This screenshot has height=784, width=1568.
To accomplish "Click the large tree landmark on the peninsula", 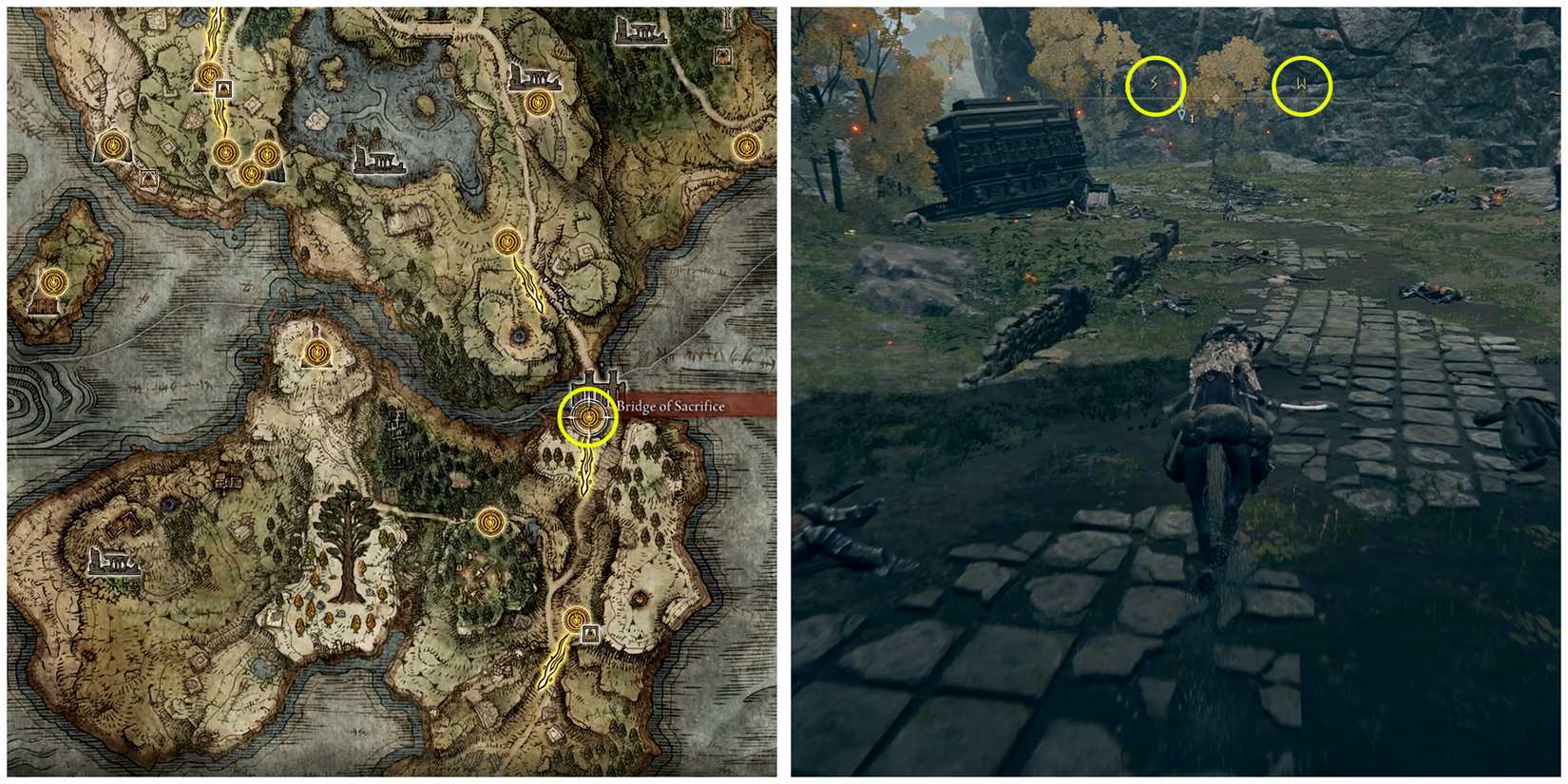I will [348, 550].
